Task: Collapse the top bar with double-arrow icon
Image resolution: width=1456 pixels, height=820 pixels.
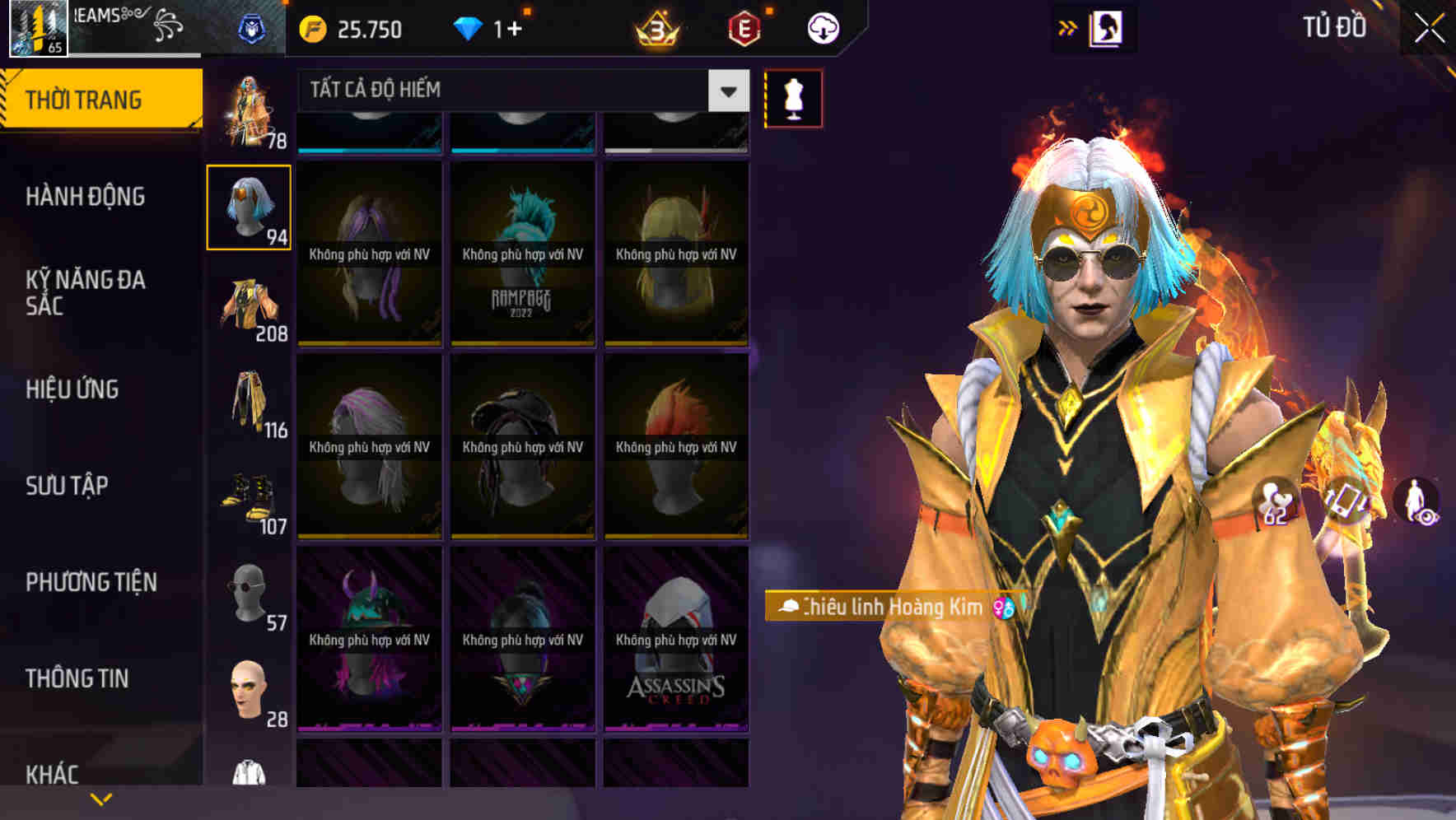Action: tap(1068, 27)
